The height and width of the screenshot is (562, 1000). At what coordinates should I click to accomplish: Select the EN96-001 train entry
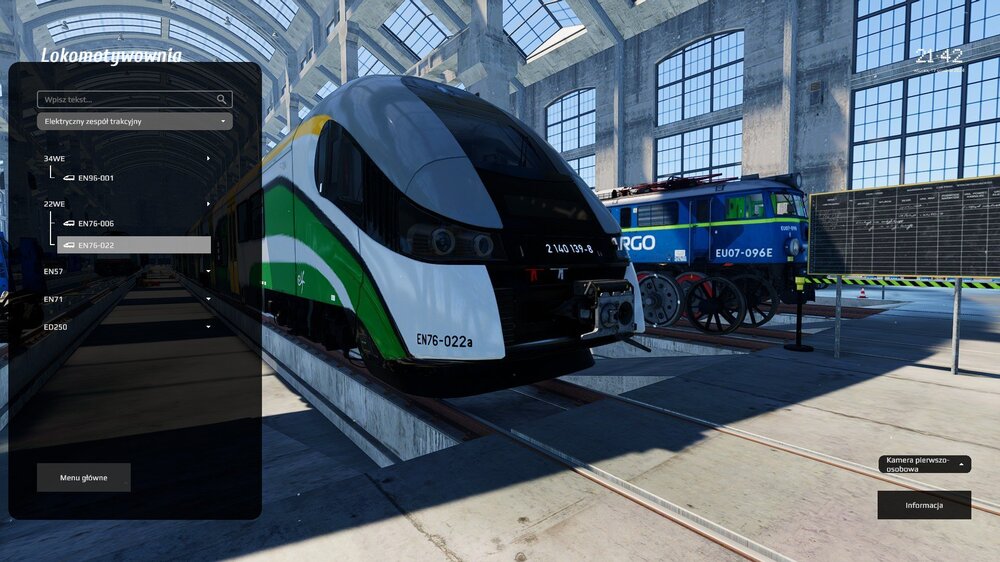pos(96,178)
